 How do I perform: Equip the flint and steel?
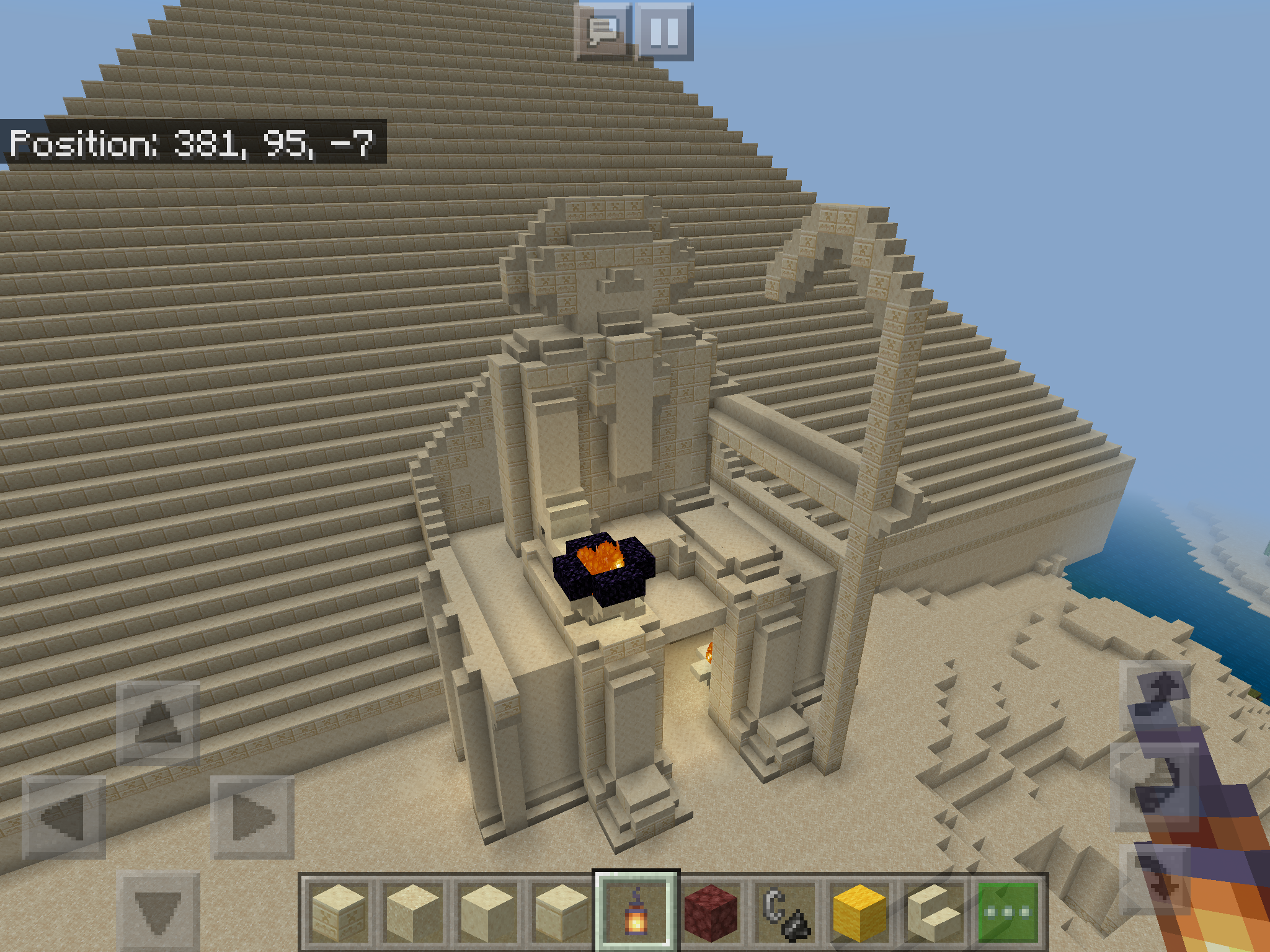tap(786, 912)
